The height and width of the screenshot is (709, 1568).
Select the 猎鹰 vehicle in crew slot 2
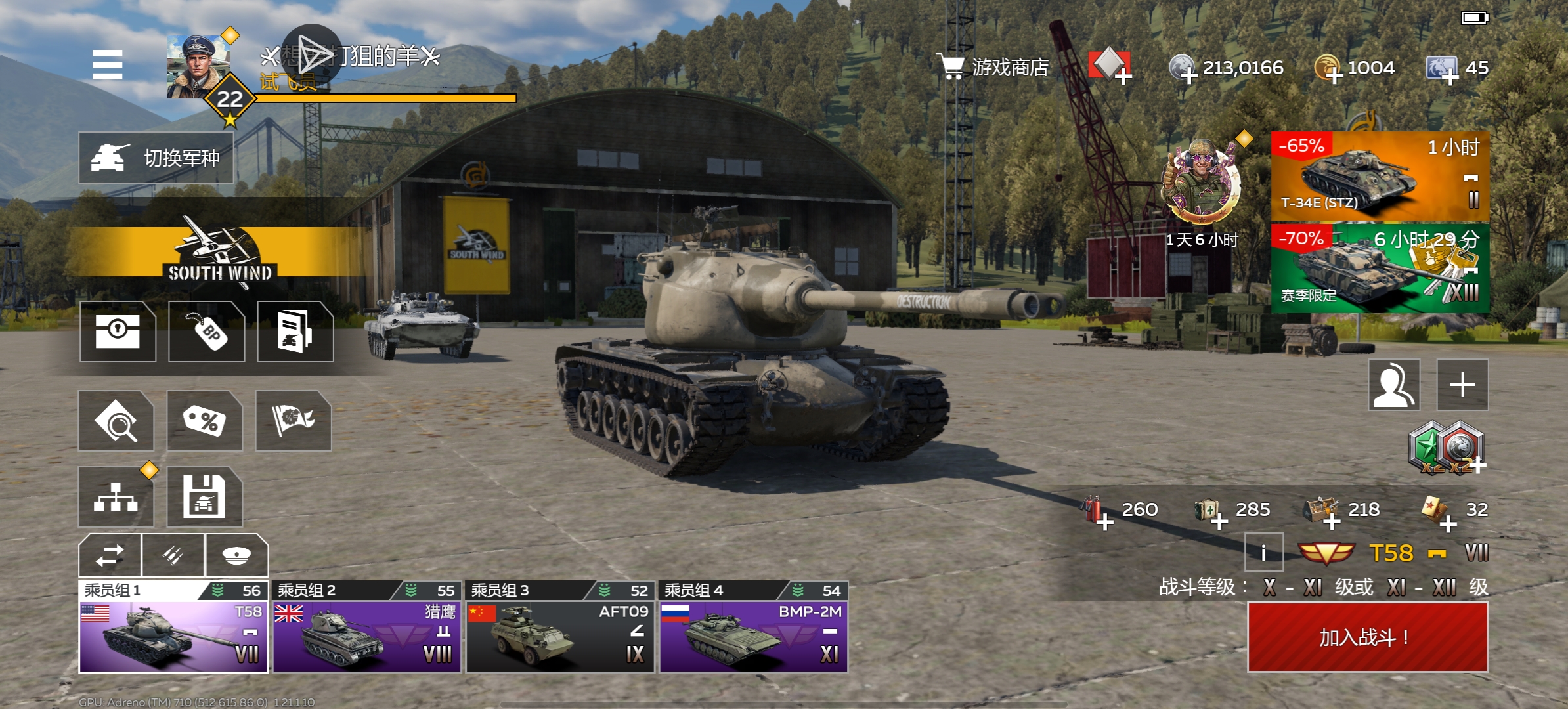[366, 636]
